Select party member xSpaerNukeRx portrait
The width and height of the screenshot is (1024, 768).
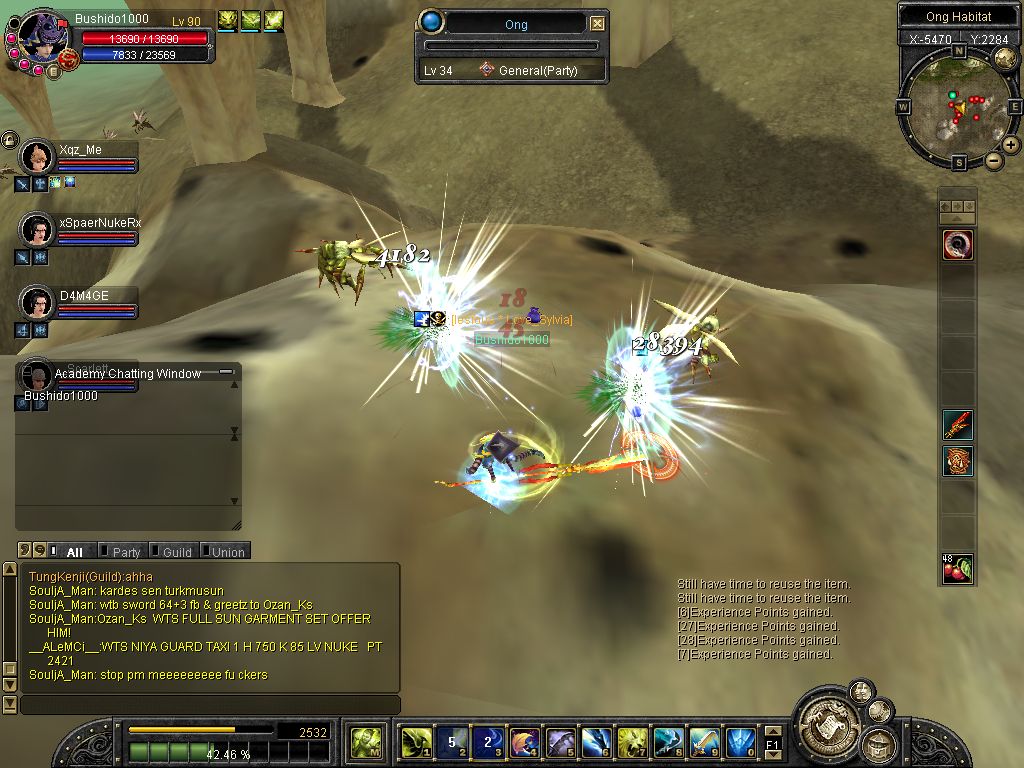(38, 230)
